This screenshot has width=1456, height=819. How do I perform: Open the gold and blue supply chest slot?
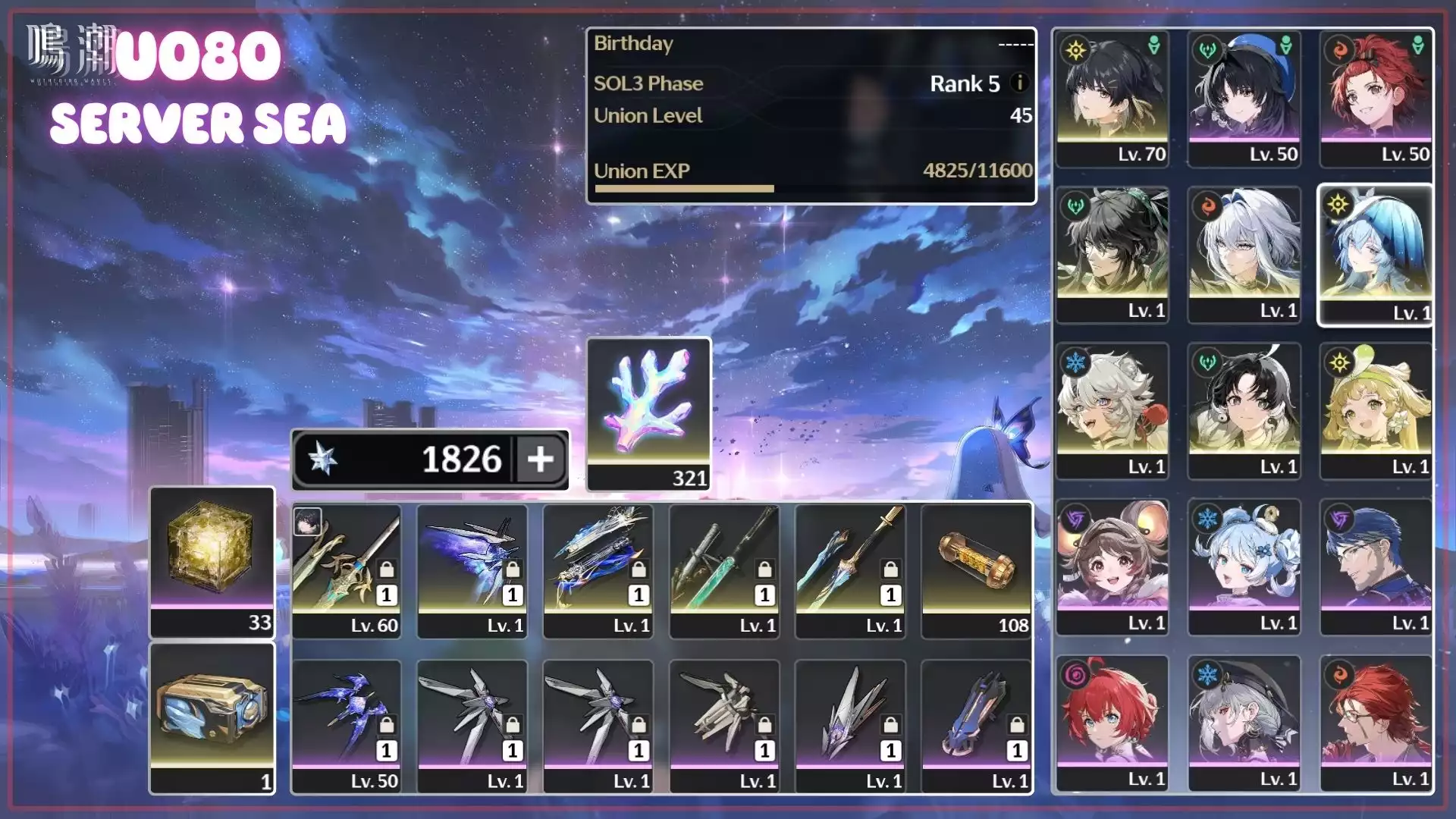click(x=212, y=718)
